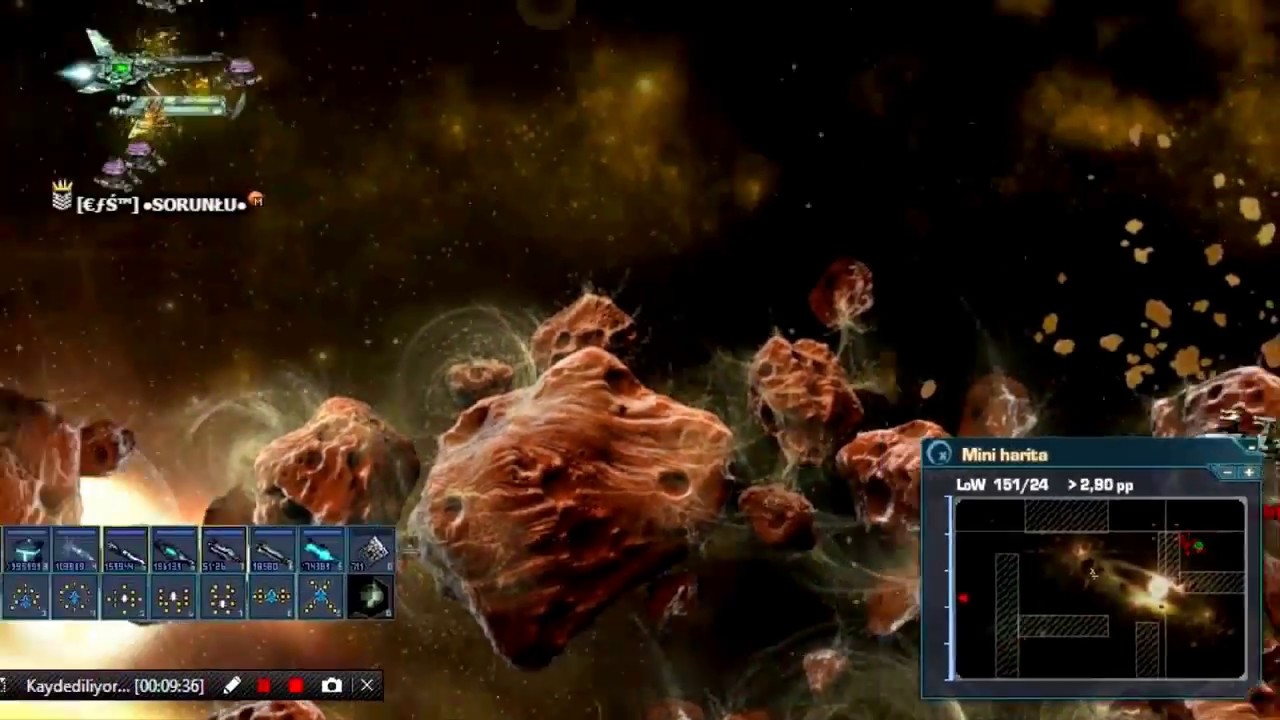Screen dimensions: 1280x720
Task: Click the round icon beside Mini harita title
Action: [939, 455]
